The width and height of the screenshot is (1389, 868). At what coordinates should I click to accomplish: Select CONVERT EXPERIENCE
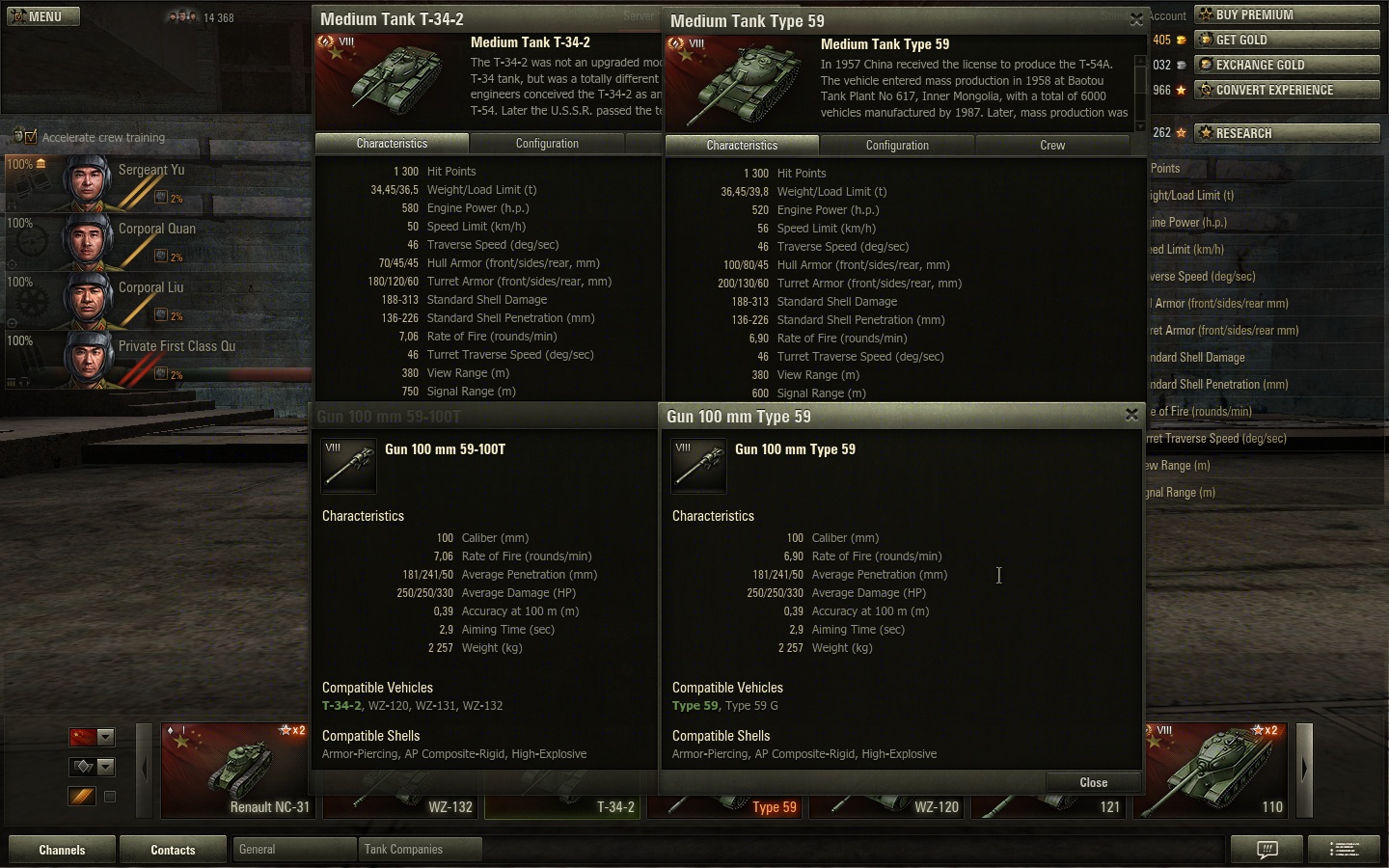(1287, 90)
